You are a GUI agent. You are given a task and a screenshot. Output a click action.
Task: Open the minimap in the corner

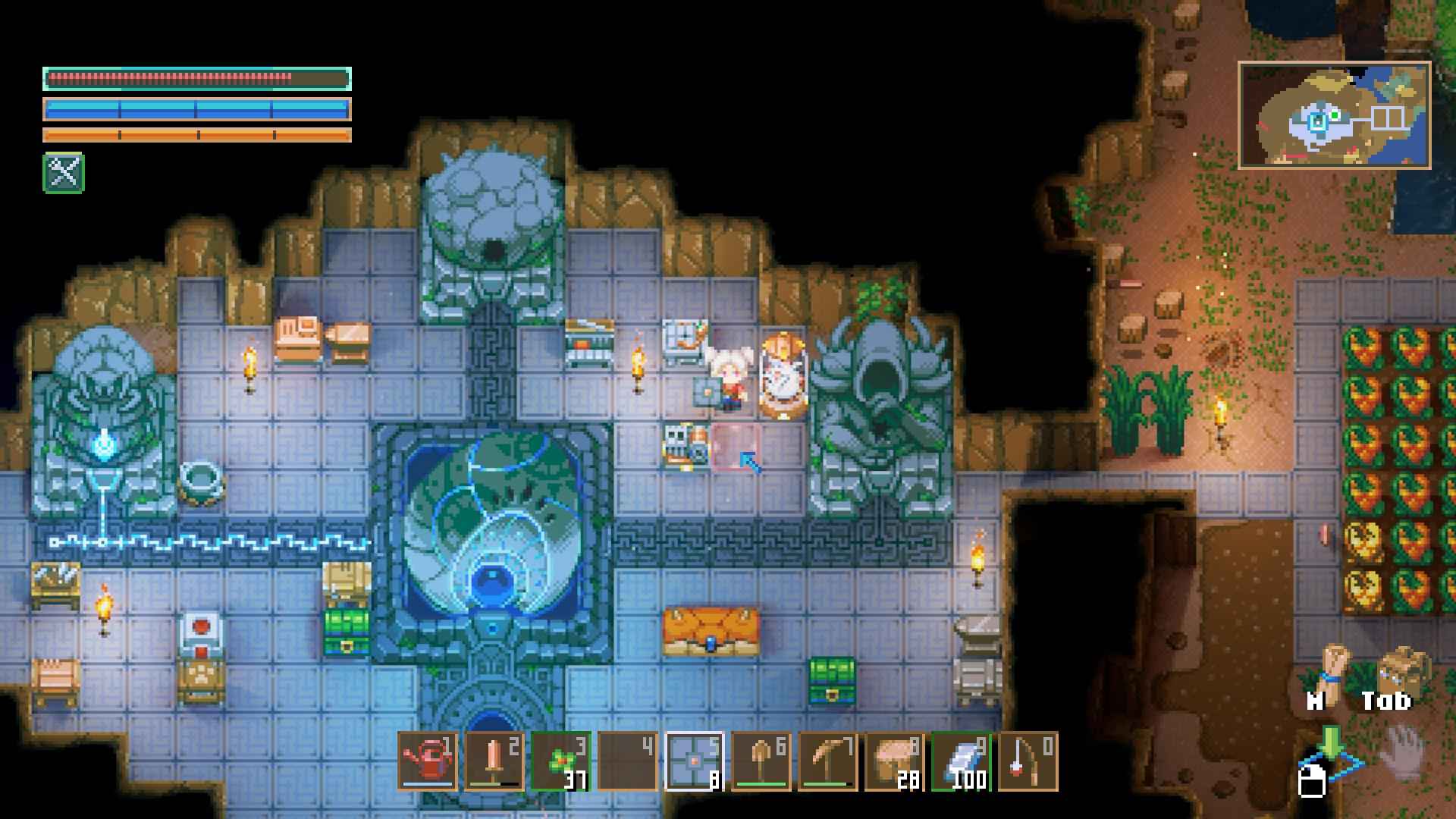point(1335,115)
